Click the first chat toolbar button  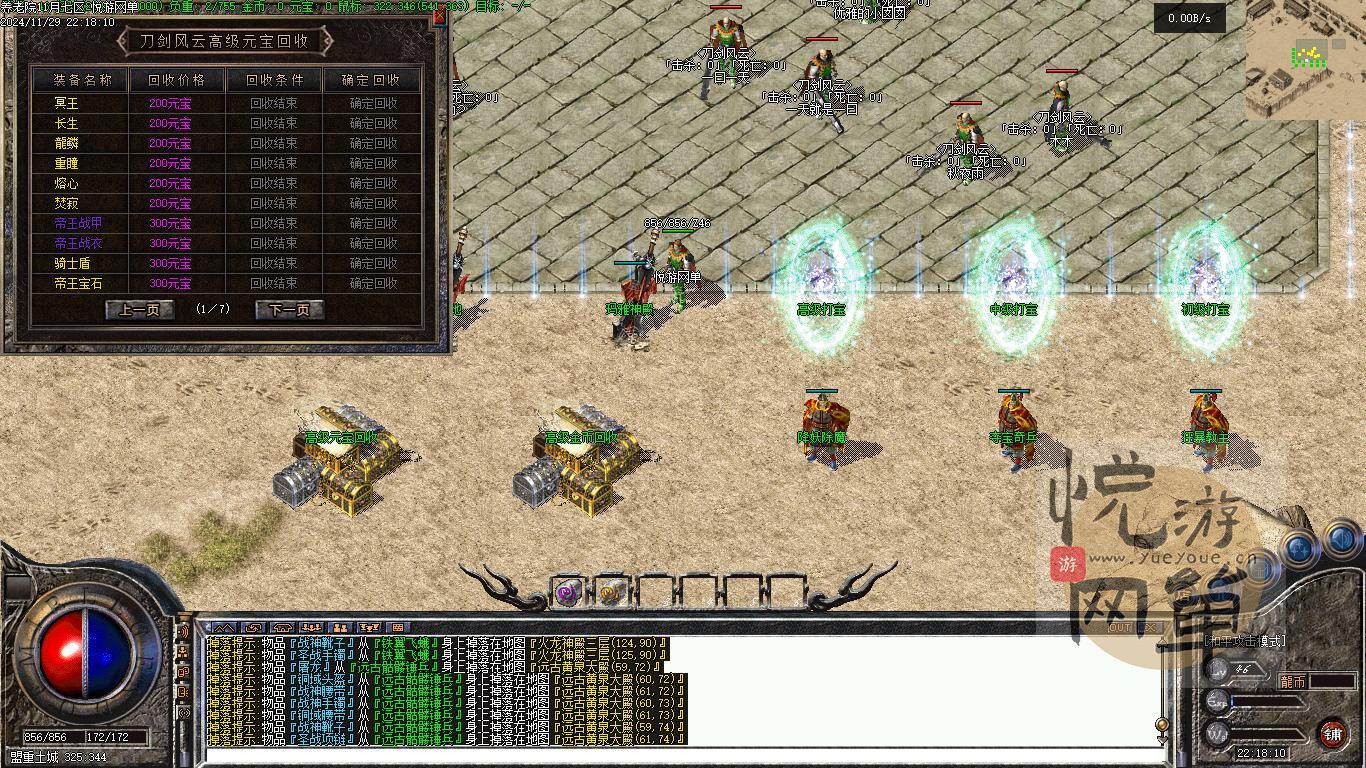click(x=223, y=628)
